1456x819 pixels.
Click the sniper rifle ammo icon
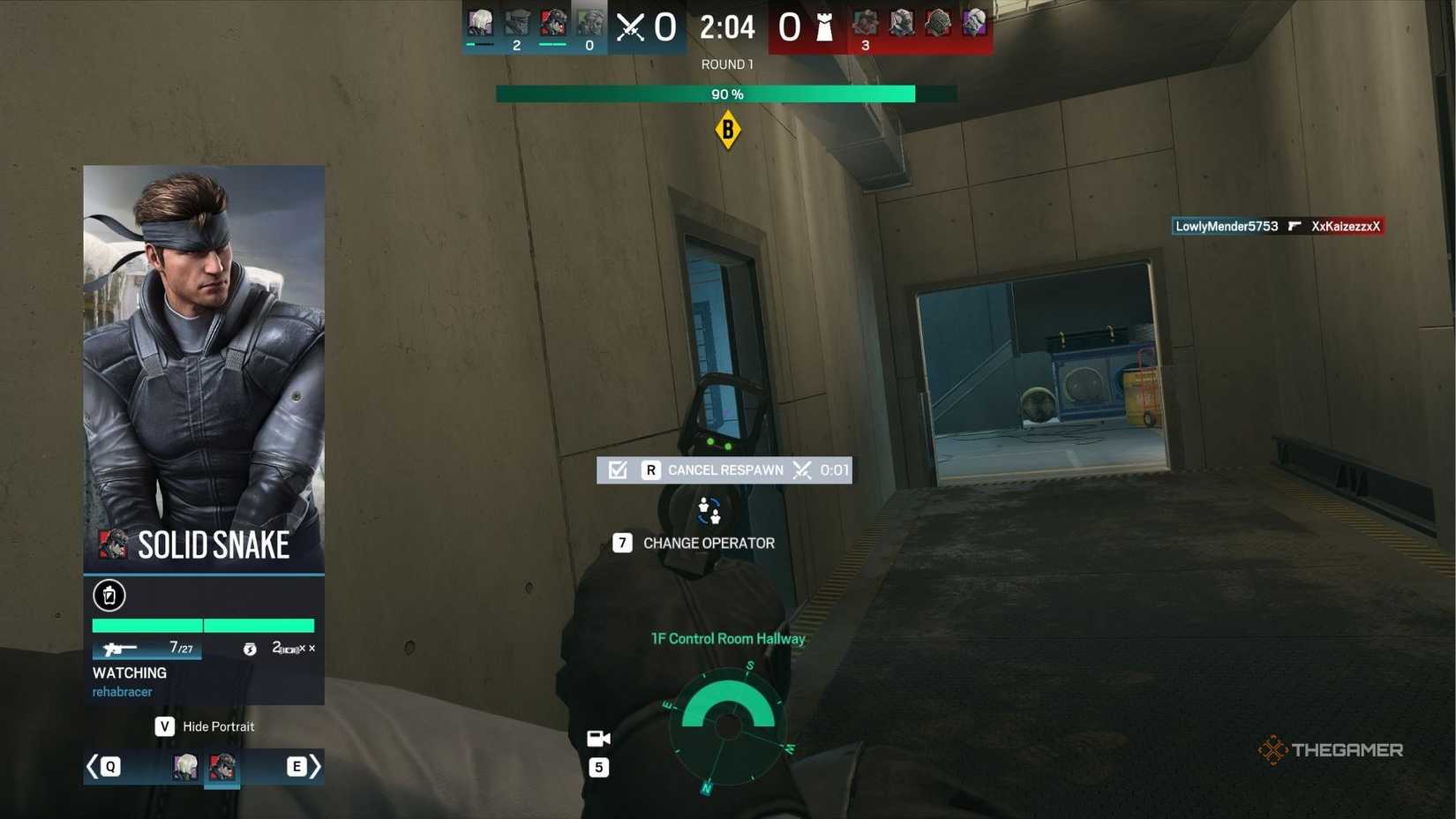119,649
